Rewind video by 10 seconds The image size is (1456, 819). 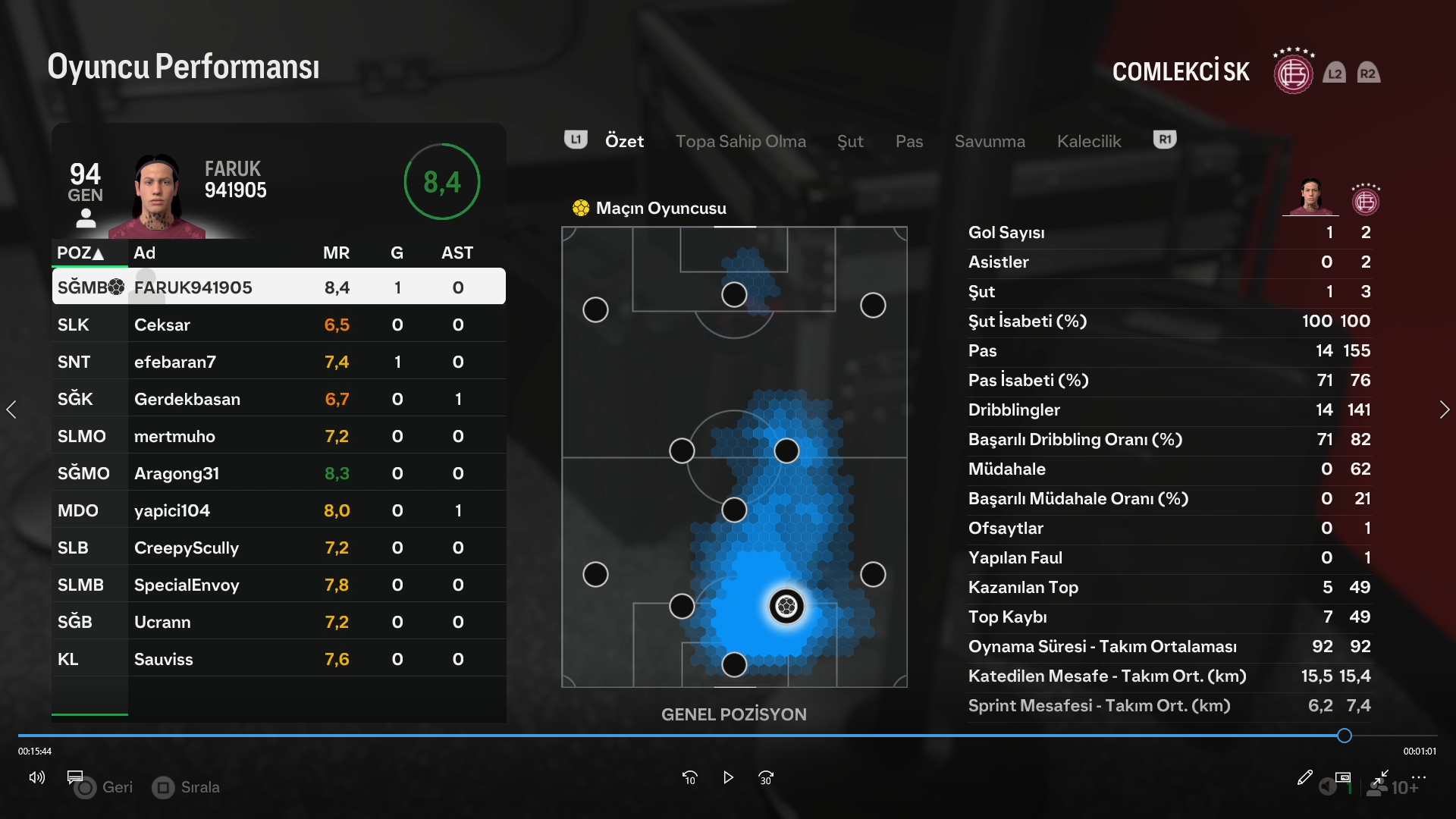[689, 777]
